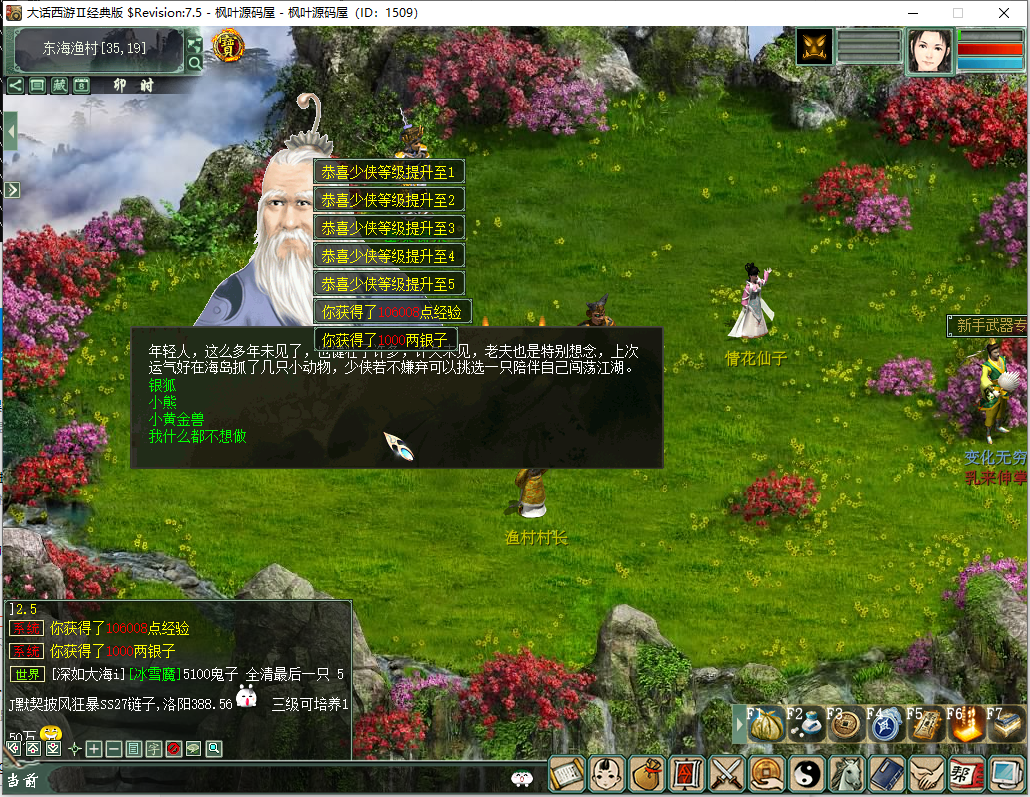The image size is (1030, 797).
Task: Open the crossed swords combat button
Action: 727,773
